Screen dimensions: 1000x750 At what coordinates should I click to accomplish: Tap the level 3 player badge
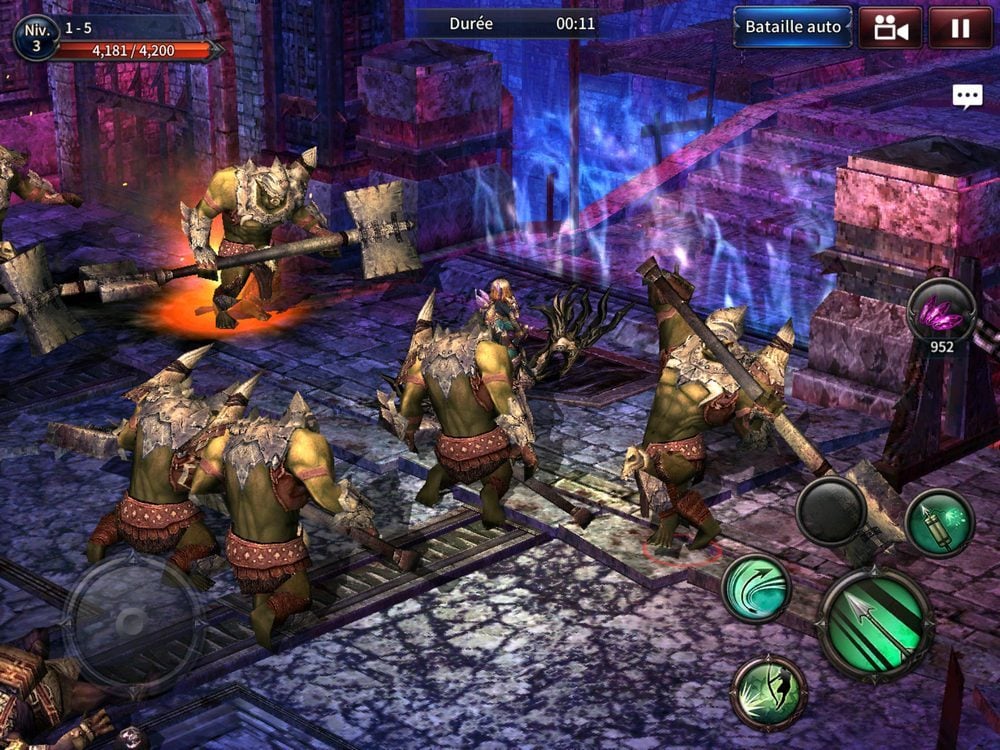click(36, 37)
